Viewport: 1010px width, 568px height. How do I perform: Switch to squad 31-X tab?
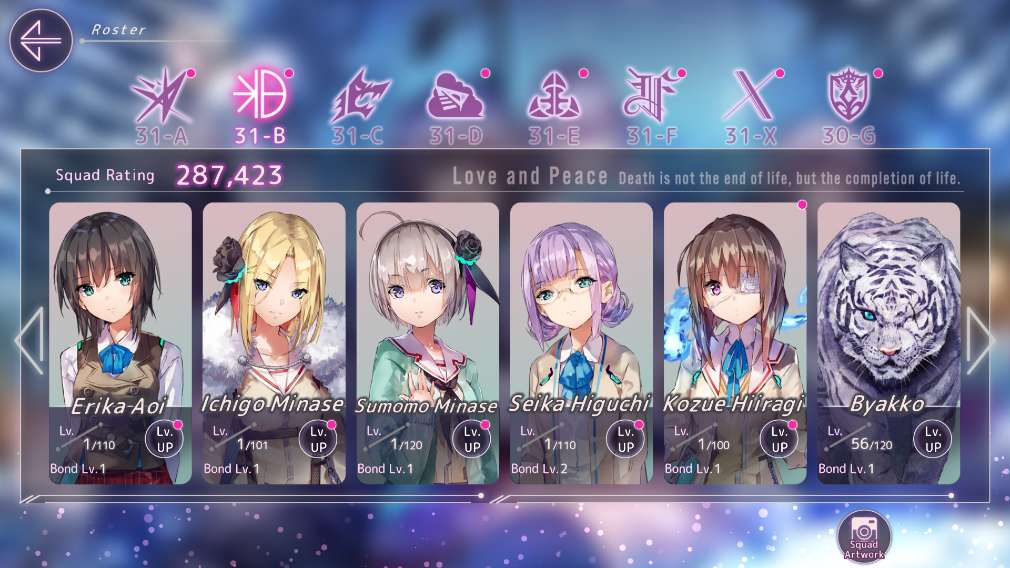(751, 103)
